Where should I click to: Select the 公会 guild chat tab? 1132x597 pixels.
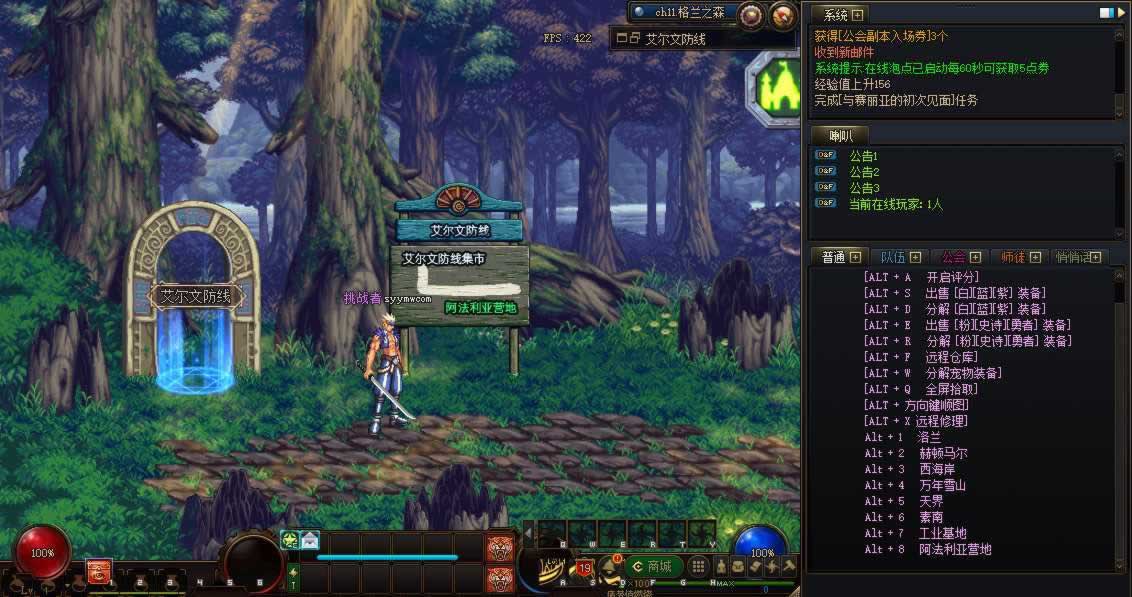tap(953, 257)
